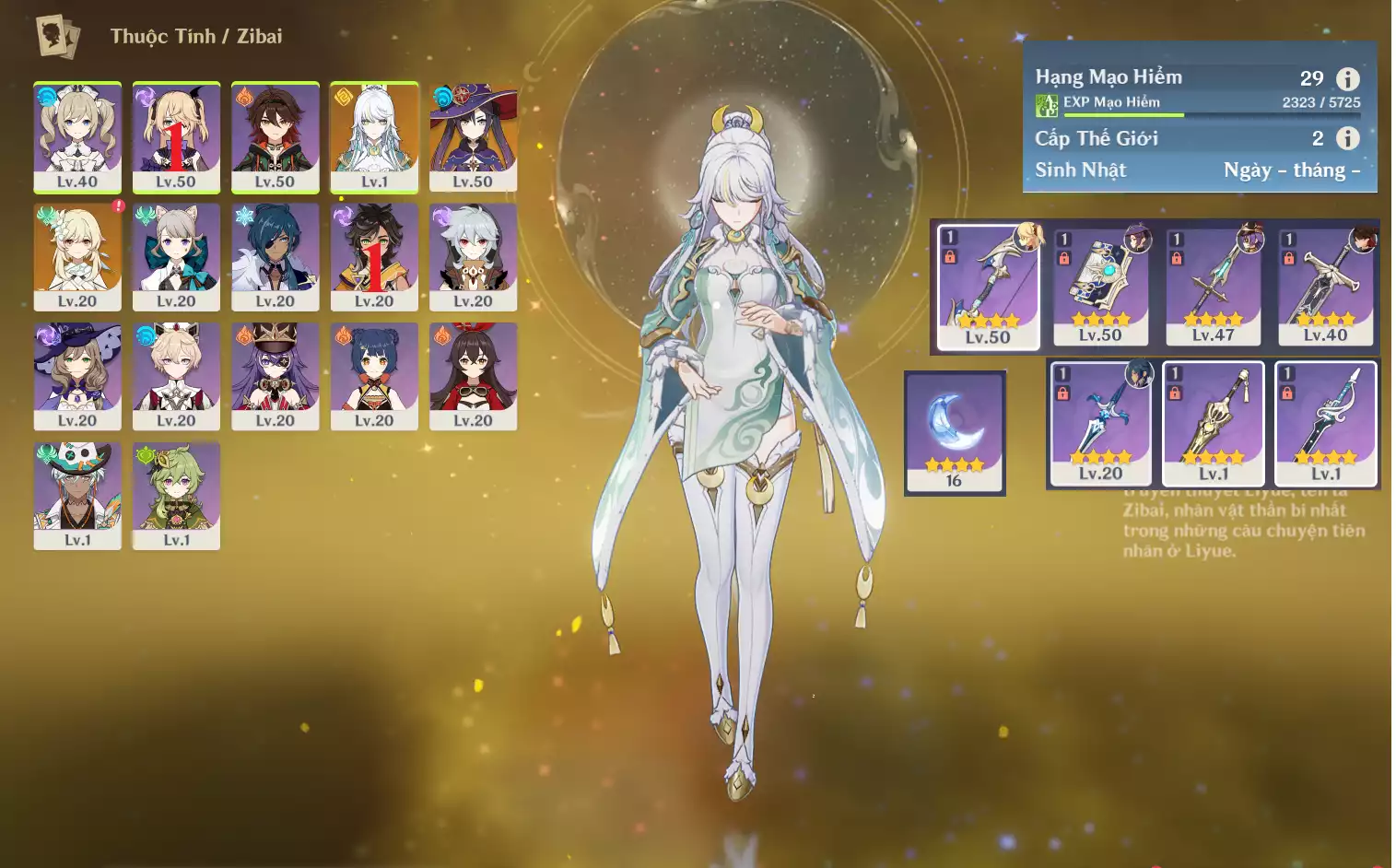1396x868 pixels.
Task: Choose Lynette's character card
Action: pyautogui.click(x=176, y=256)
